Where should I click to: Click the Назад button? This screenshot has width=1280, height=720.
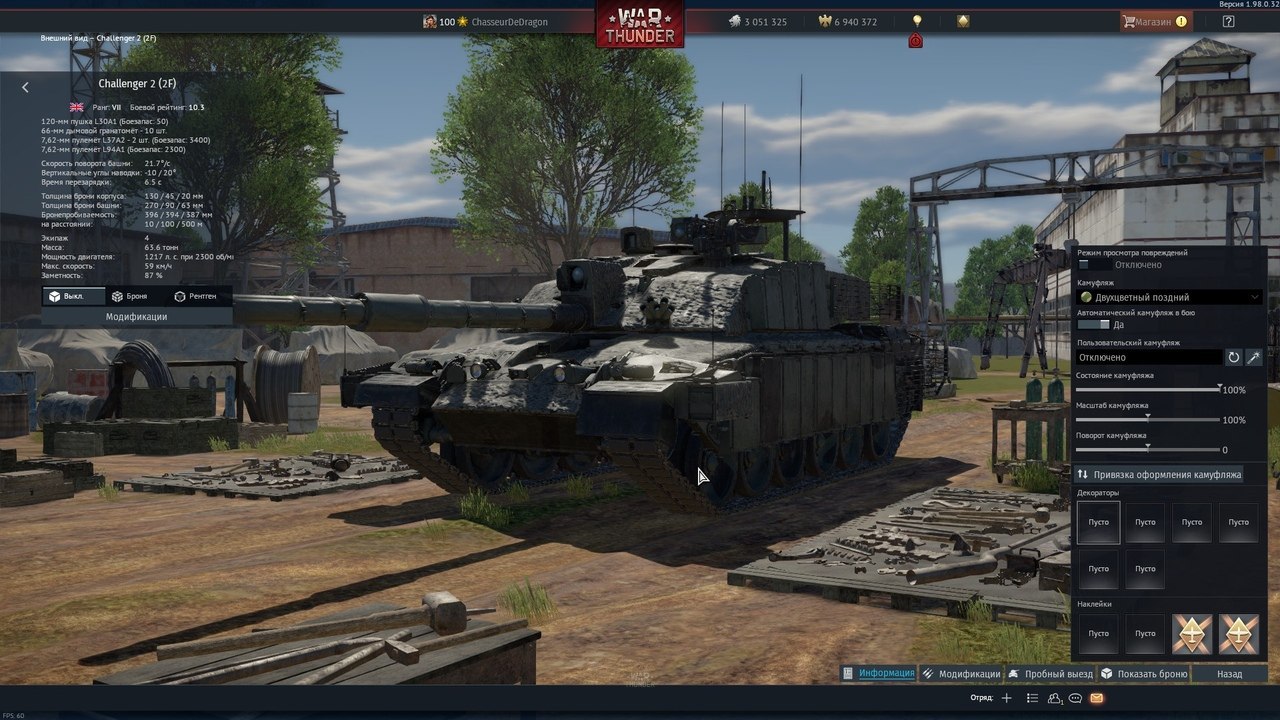tap(1229, 674)
